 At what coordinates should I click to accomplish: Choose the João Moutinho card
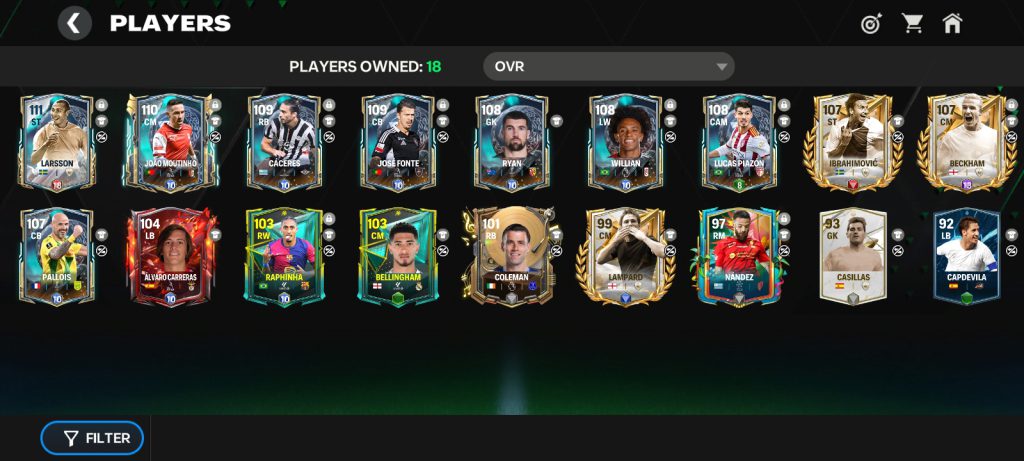171,142
